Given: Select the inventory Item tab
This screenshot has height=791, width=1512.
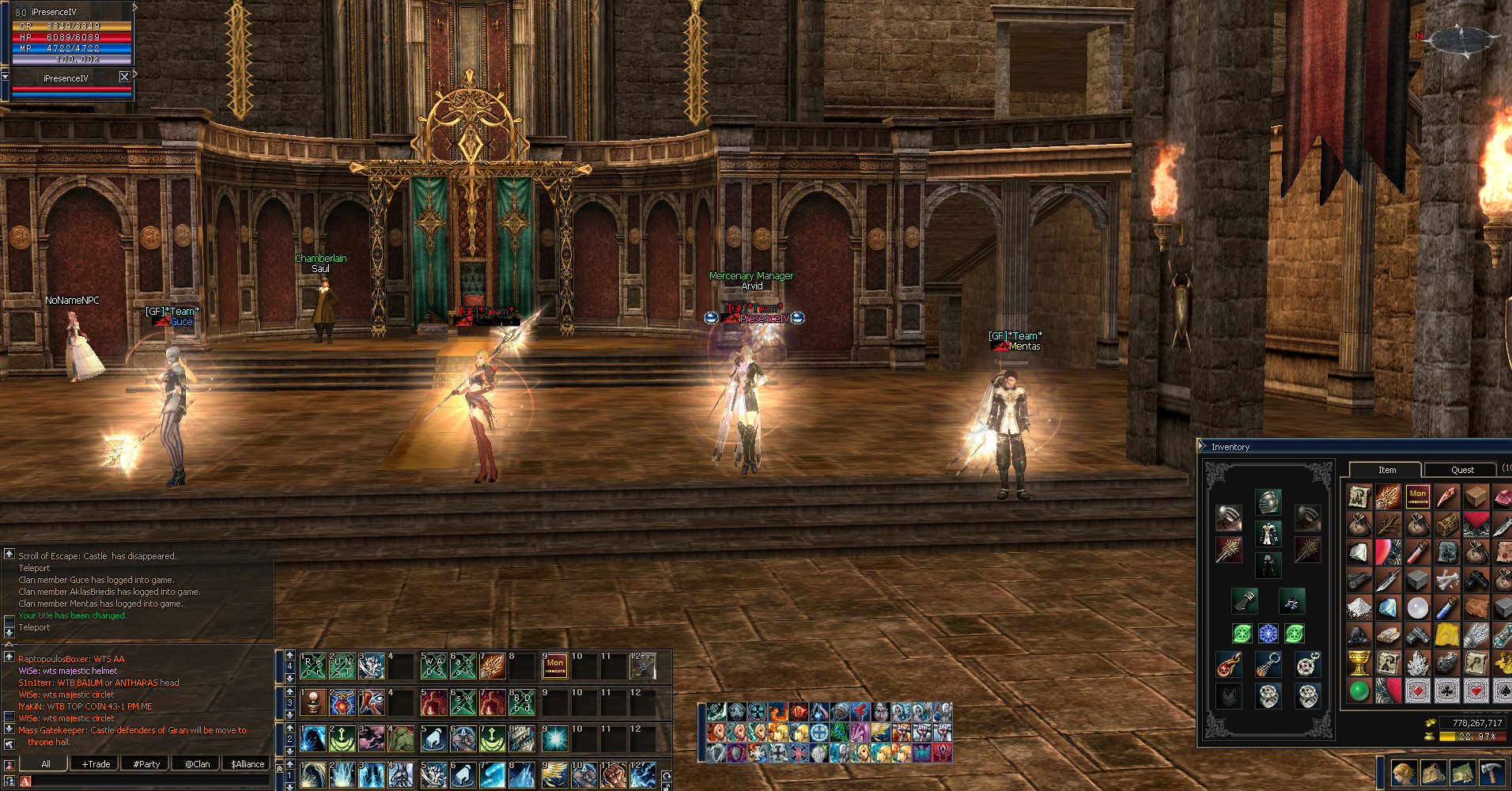Looking at the screenshot, I should 1387,470.
